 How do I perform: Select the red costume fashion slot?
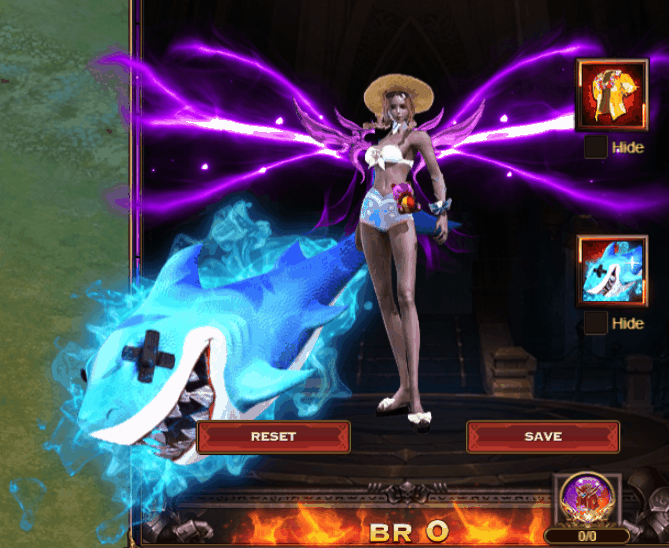coord(611,95)
